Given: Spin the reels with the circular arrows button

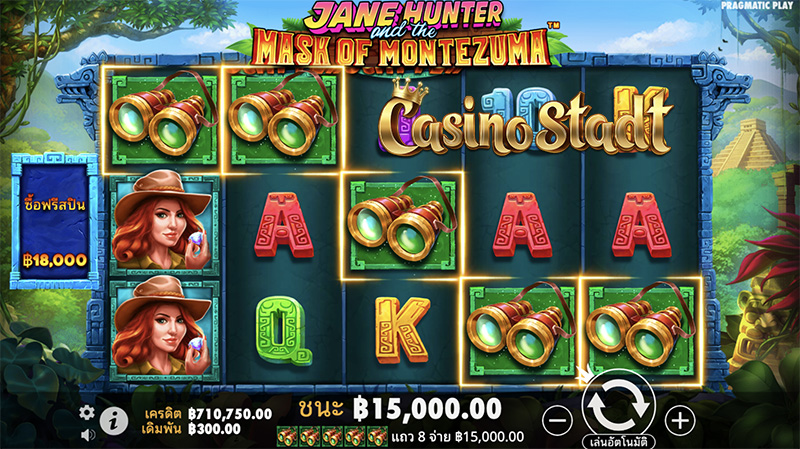Looking at the screenshot, I should pos(619,404).
